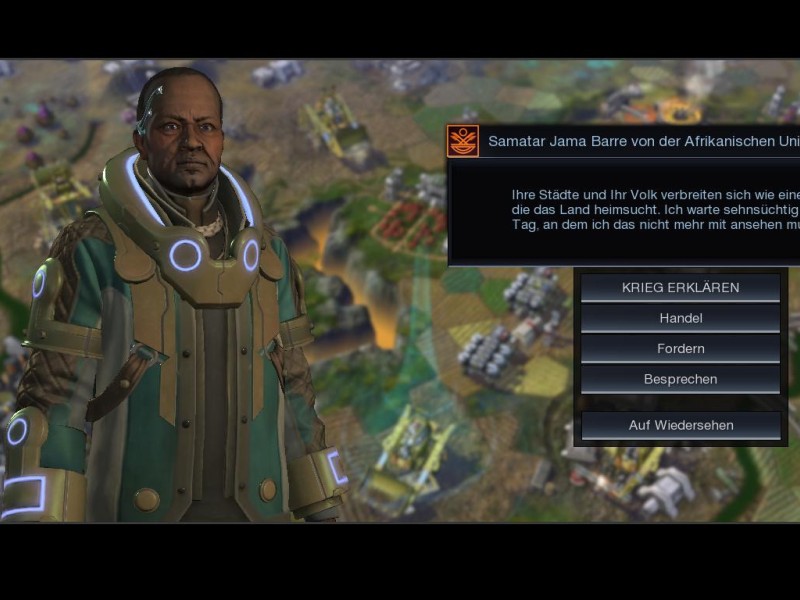Click the African Union faction emblem
Image resolution: width=800 pixels, height=600 pixels.
pos(463,141)
